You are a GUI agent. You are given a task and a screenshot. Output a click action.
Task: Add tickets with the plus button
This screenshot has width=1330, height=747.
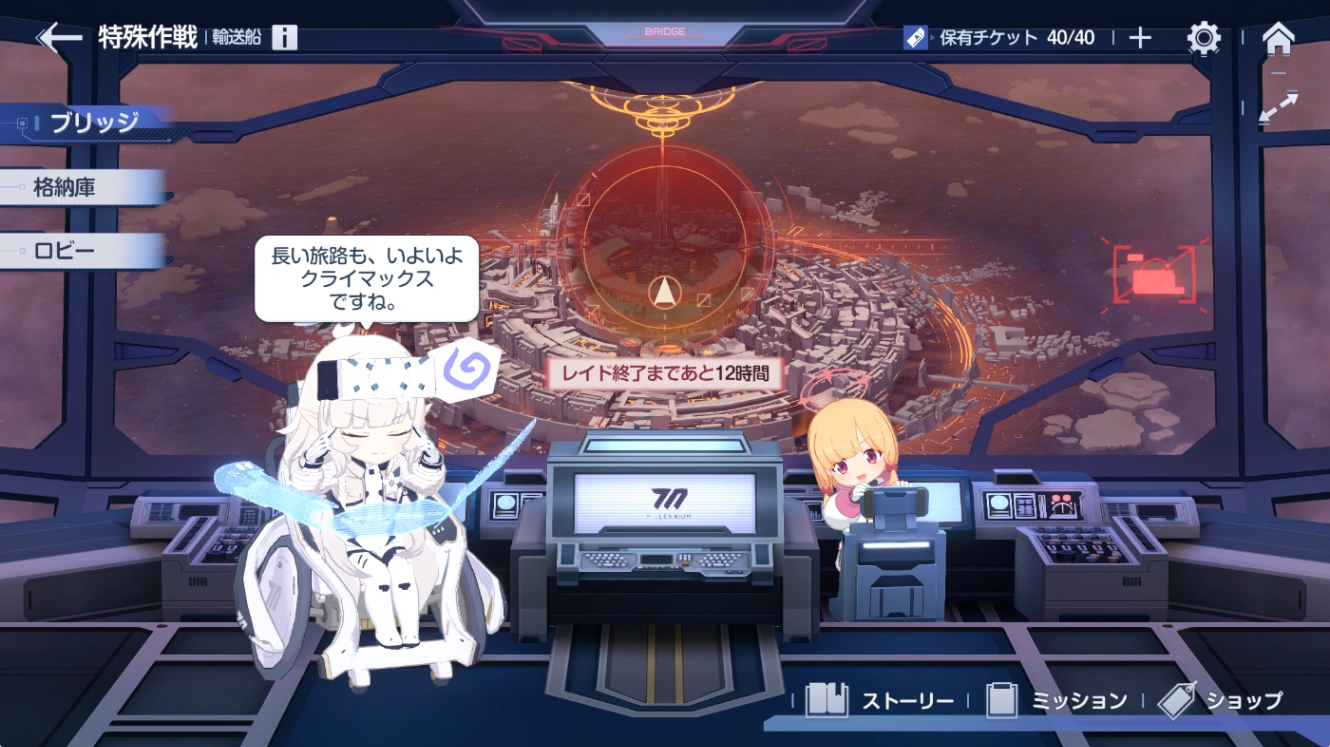[1140, 38]
